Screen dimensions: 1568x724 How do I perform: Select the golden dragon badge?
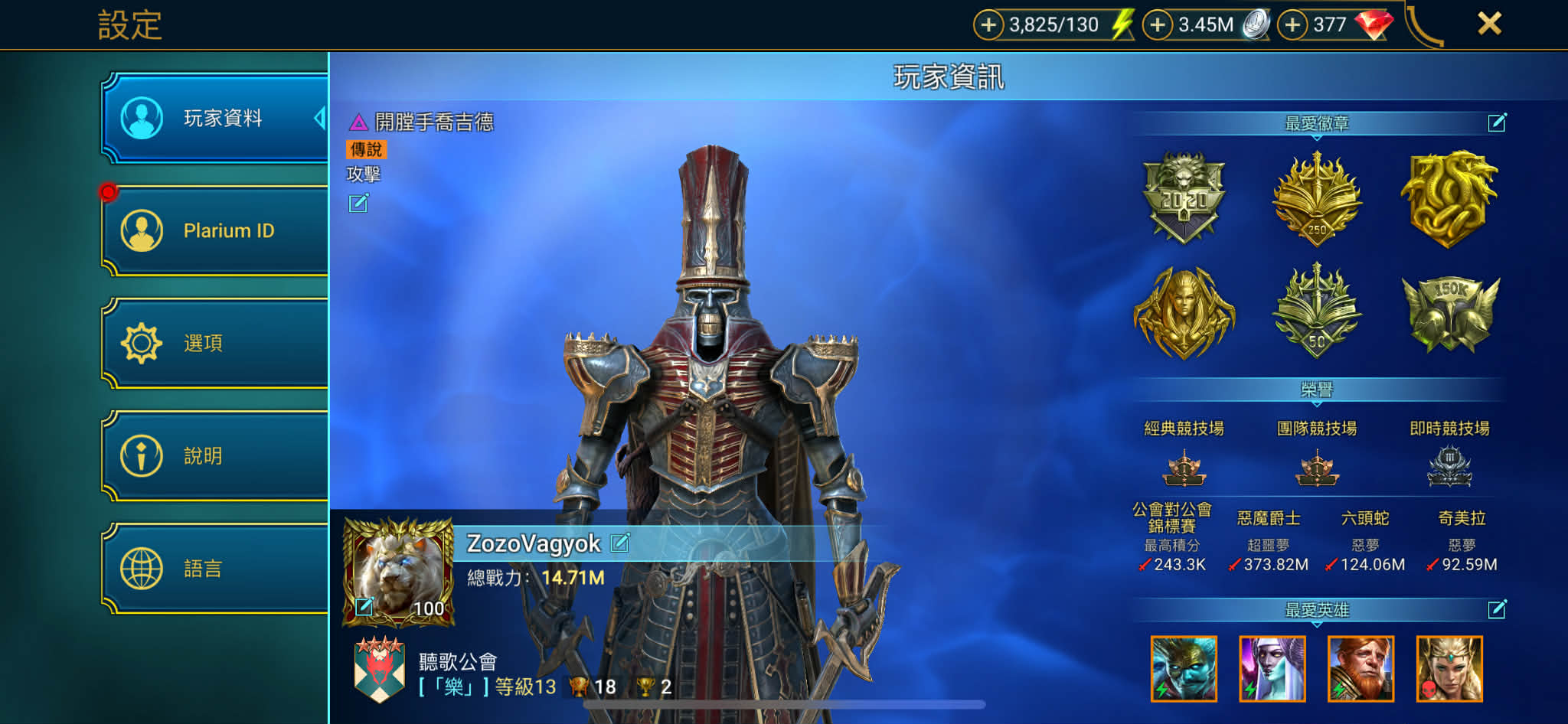tap(1449, 199)
